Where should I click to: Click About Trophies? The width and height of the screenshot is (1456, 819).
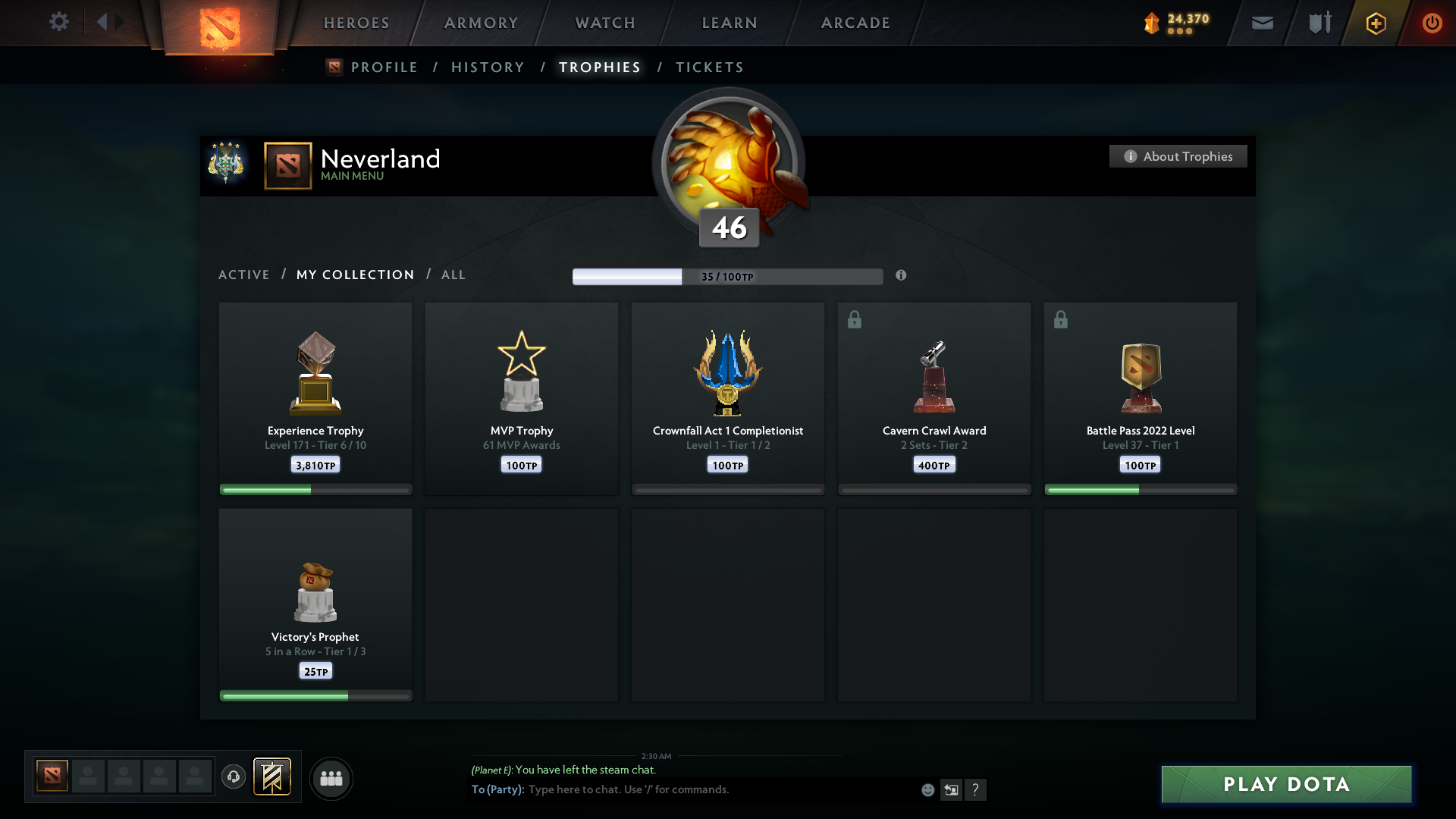(x=1178, y=156)
